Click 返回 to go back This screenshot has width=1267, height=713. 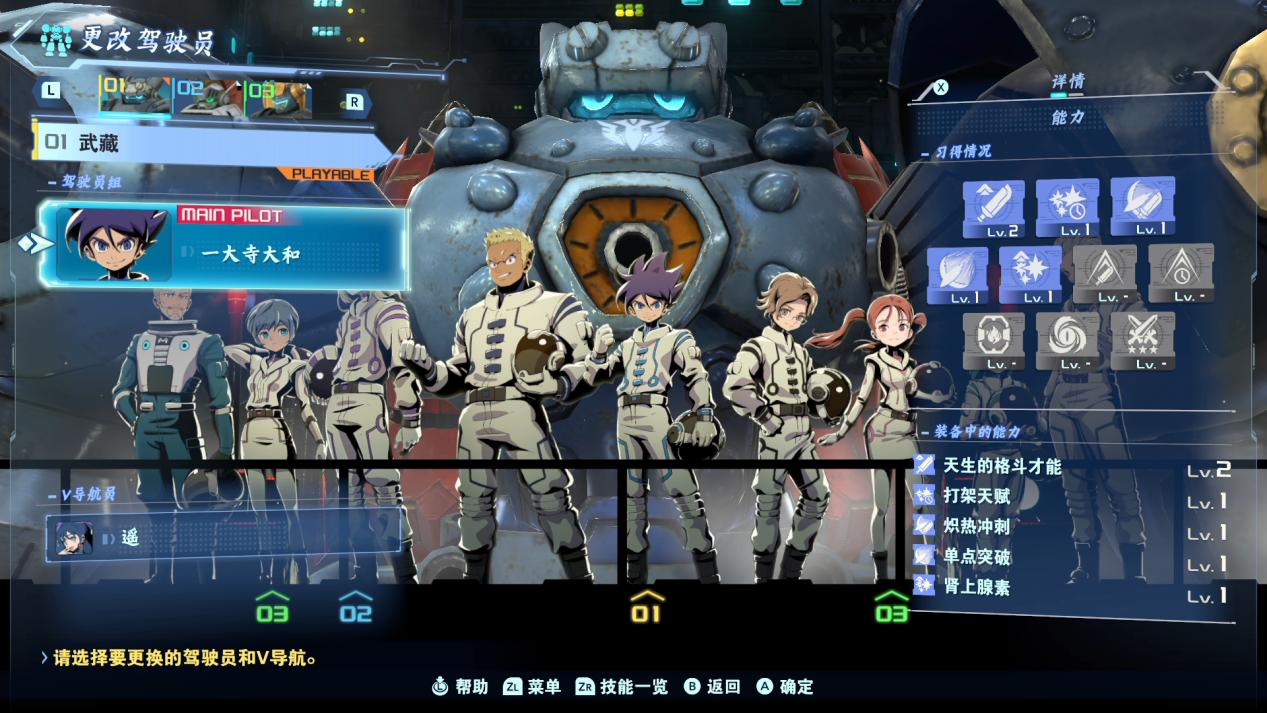[x=713, y=687]
